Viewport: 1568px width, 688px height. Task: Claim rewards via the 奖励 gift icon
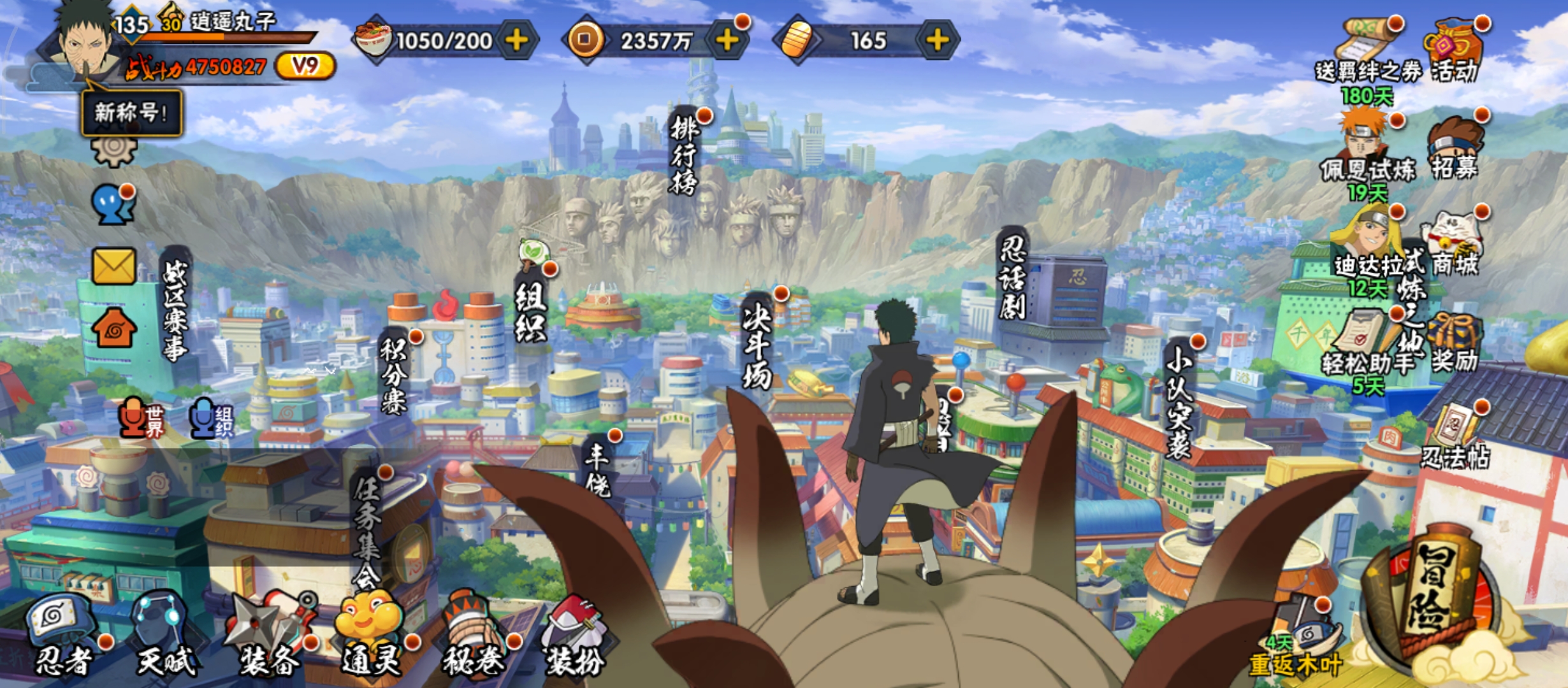click(x=1455, y=344)
